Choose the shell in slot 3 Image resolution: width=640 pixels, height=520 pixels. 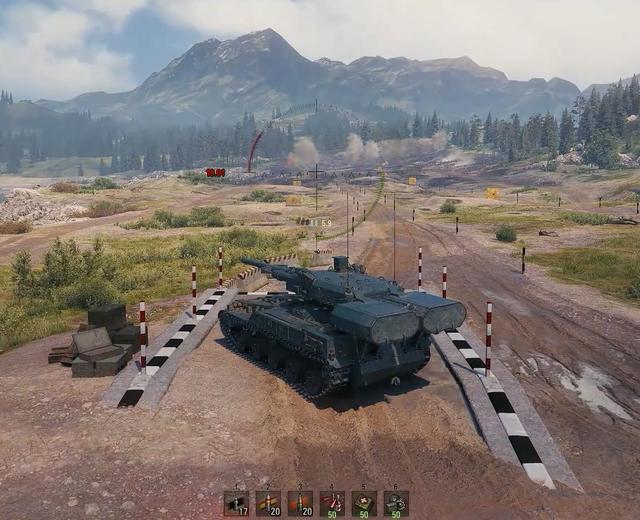(x=300, y=503)
